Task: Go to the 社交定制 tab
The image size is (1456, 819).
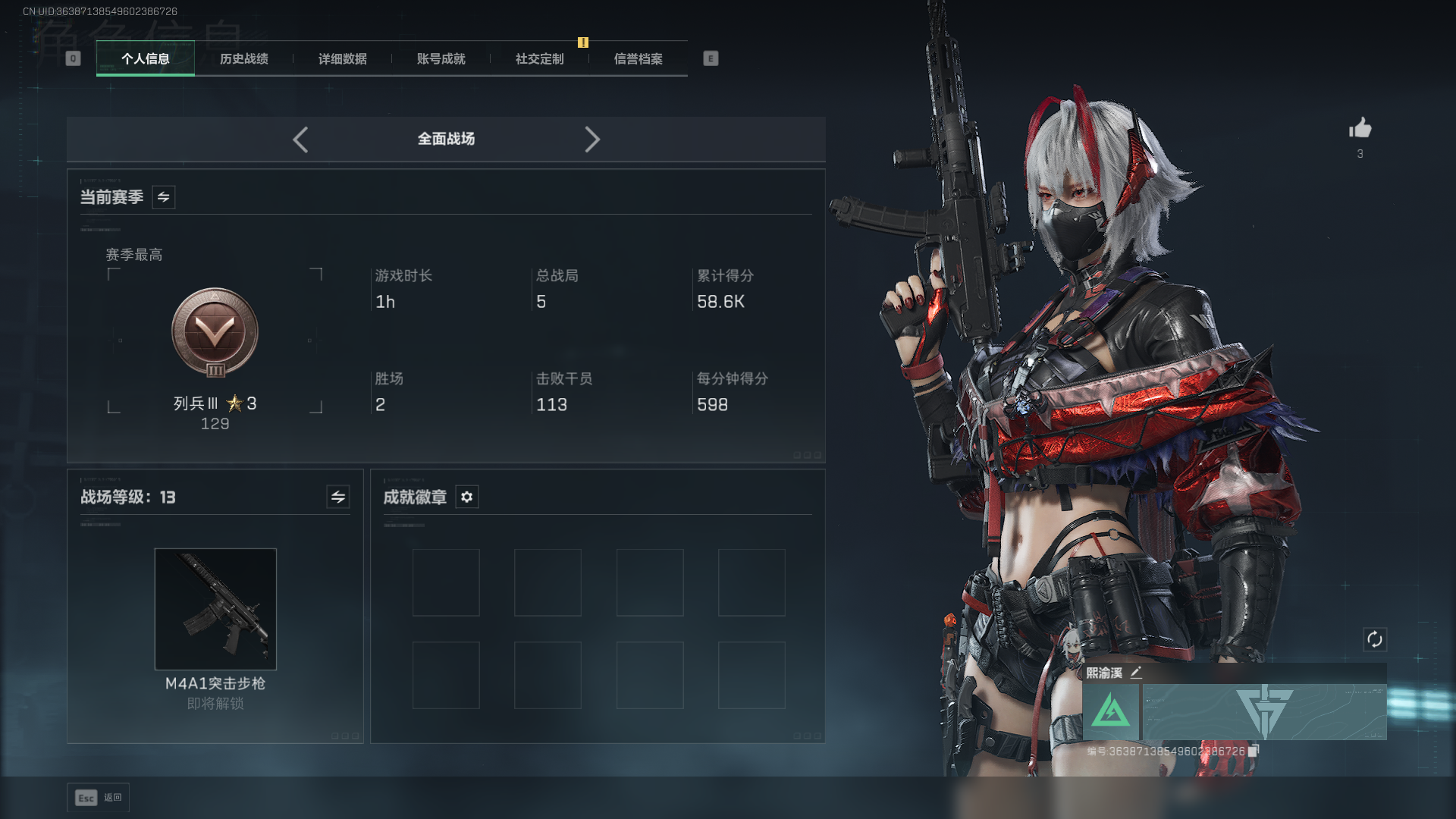Action: pyautogui.click(x=539, y=59)
